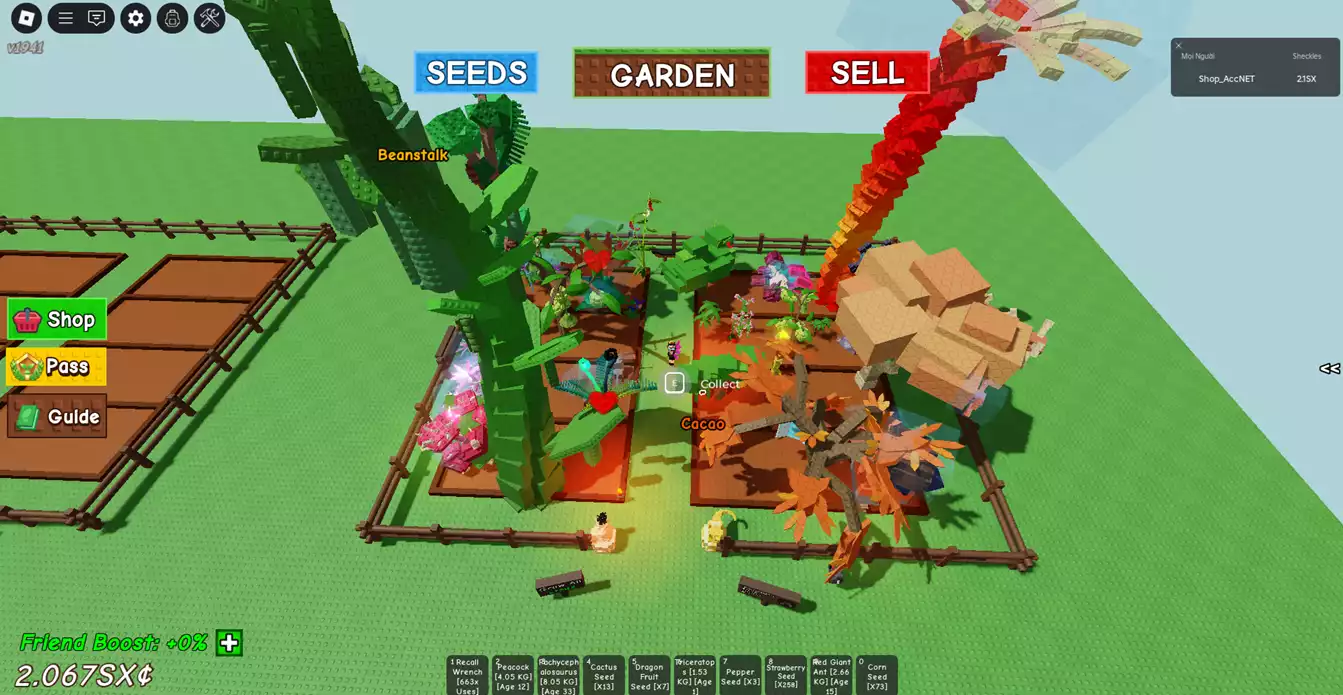Open the backpack inventory icon
Image resolution: width=1343 pixels, height=695 pixels.
[172, 18]
